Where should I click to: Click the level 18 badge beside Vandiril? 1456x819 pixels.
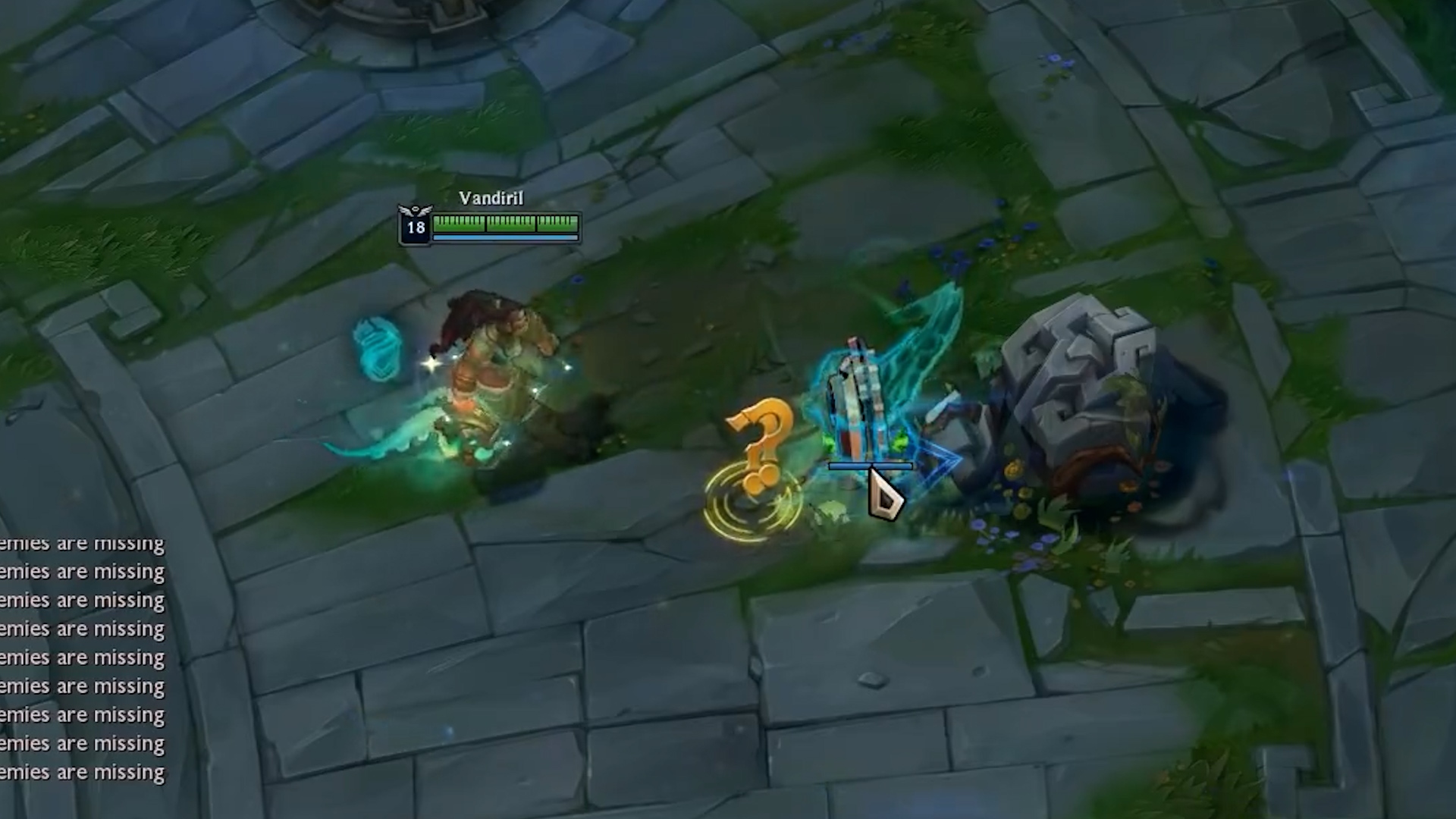414,225
